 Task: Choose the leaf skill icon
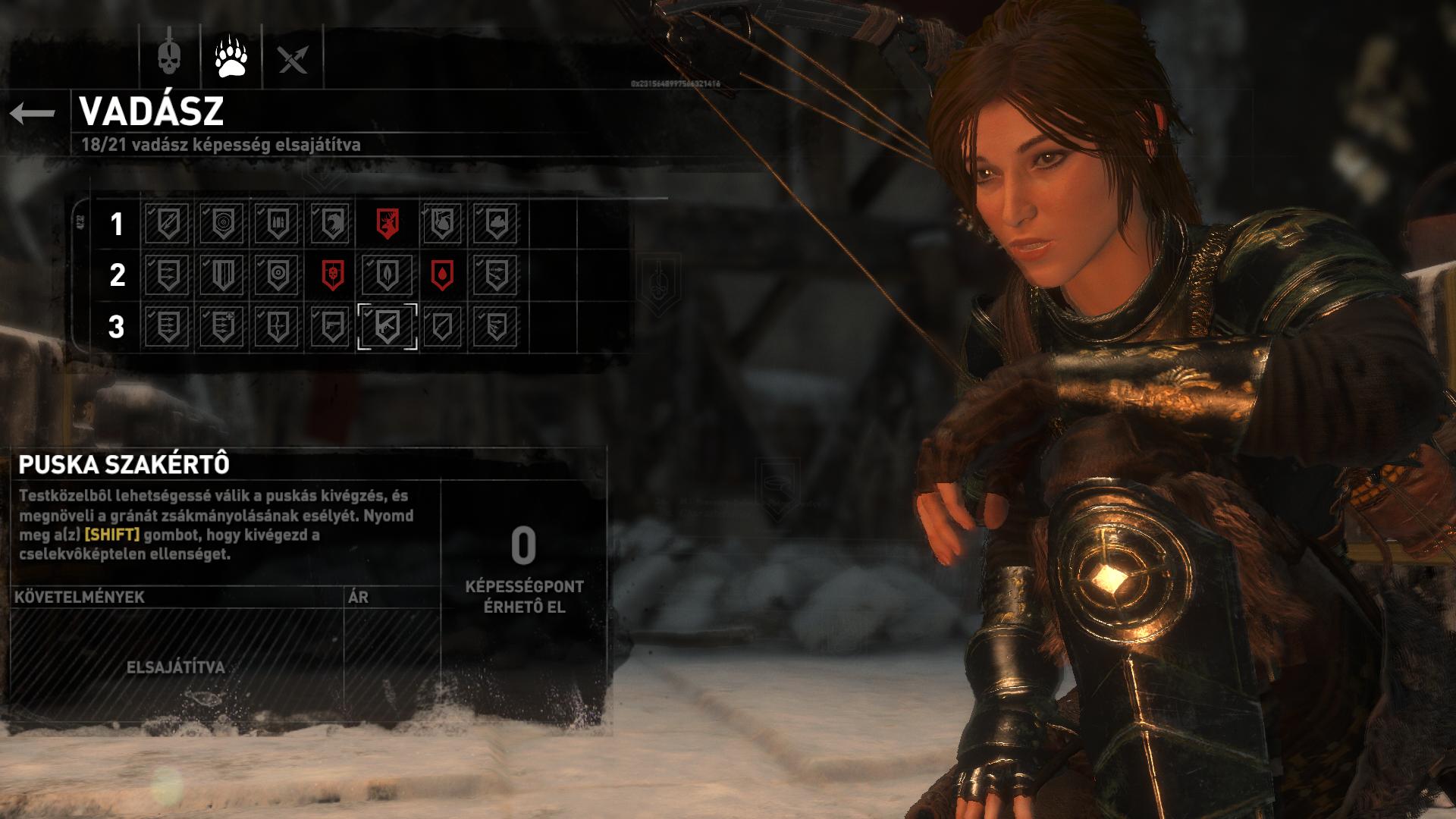387,275
